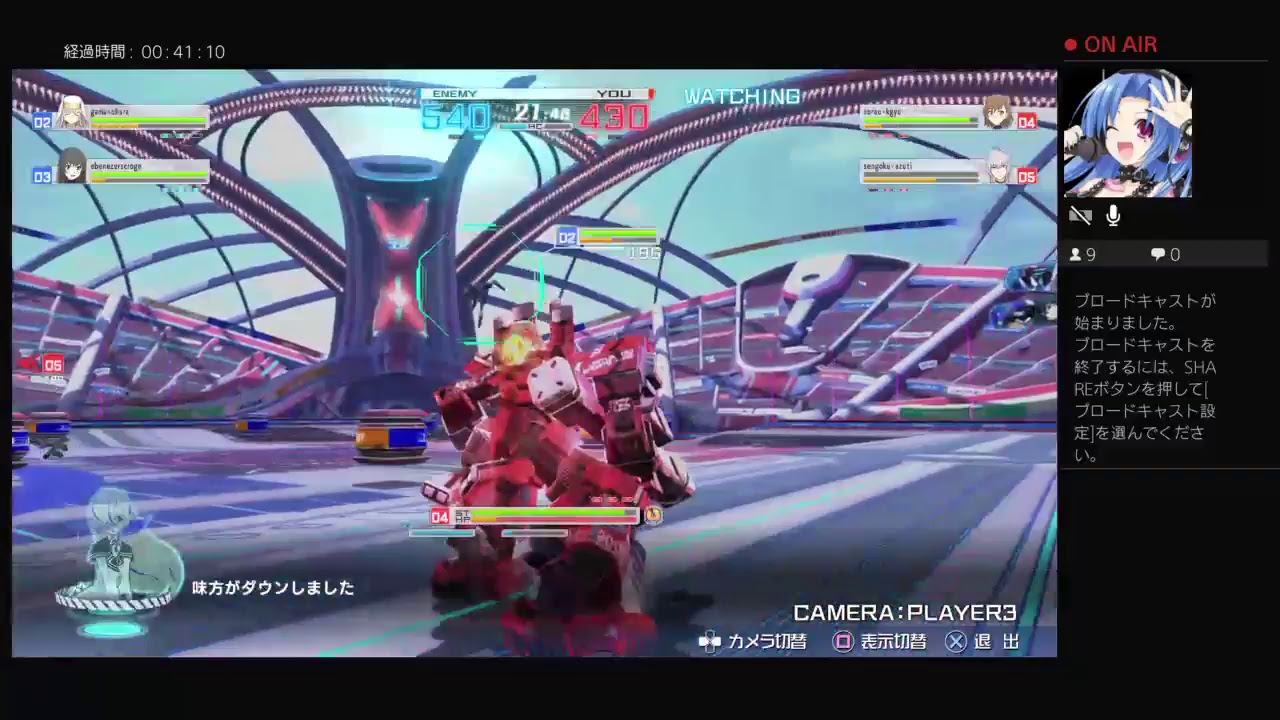Click the d-pad icon next to カメラ切替

pos(710,642)
